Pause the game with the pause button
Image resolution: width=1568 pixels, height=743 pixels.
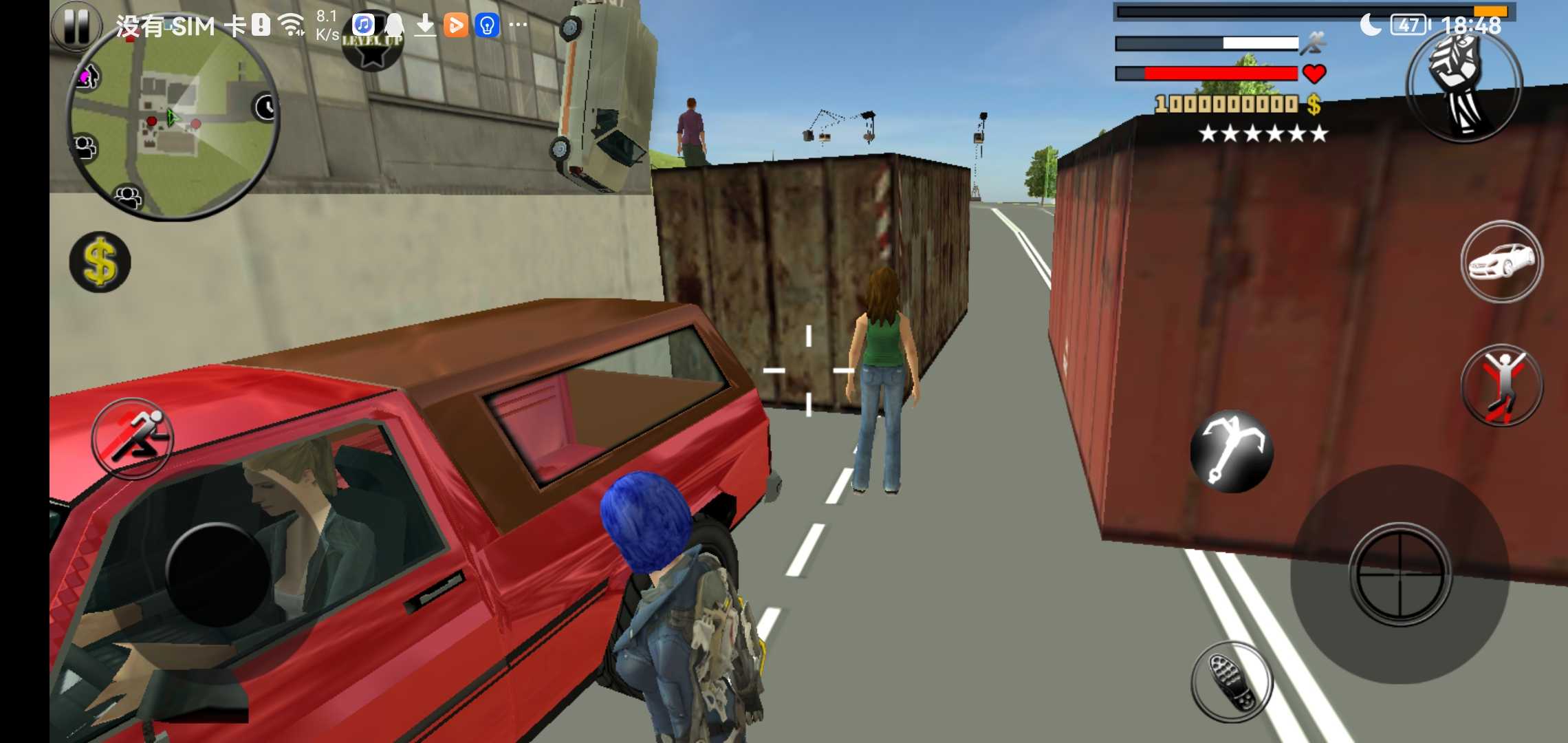click(x=76, y=26)
